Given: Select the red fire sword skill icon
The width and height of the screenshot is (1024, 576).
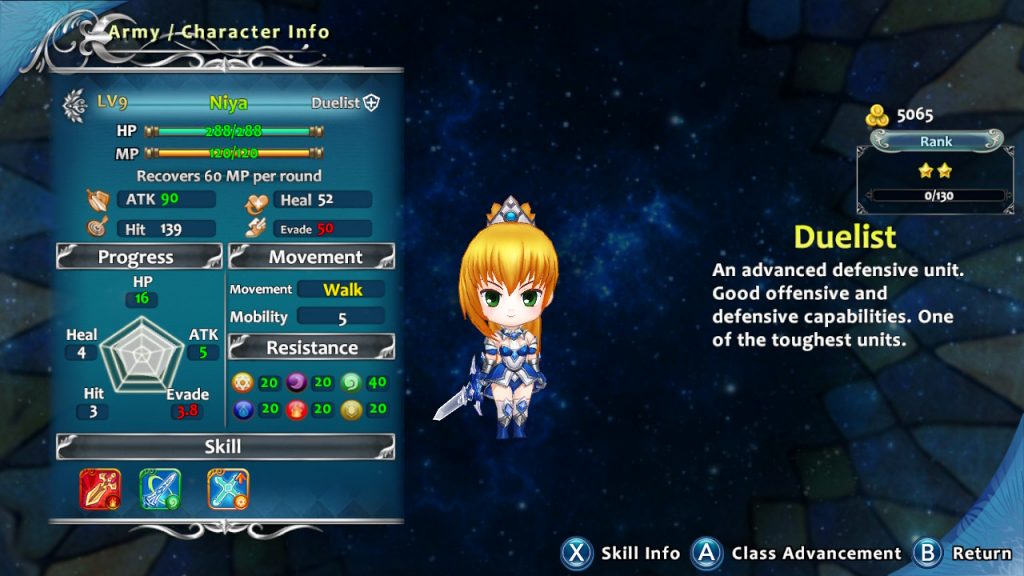Looking at the screenshot, I should click(x=100, y=489).
